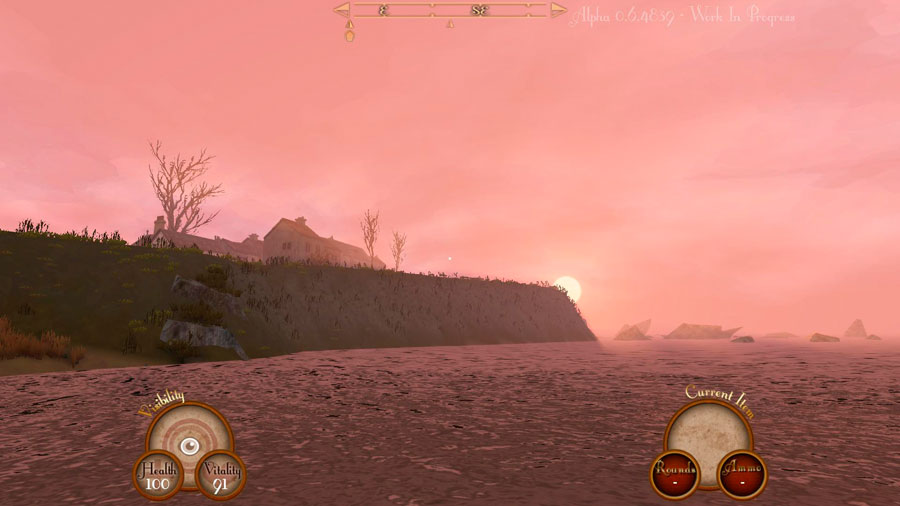The image size is (900, 506).
Task: Open the Current Item dial
Action: click(708, 432)
